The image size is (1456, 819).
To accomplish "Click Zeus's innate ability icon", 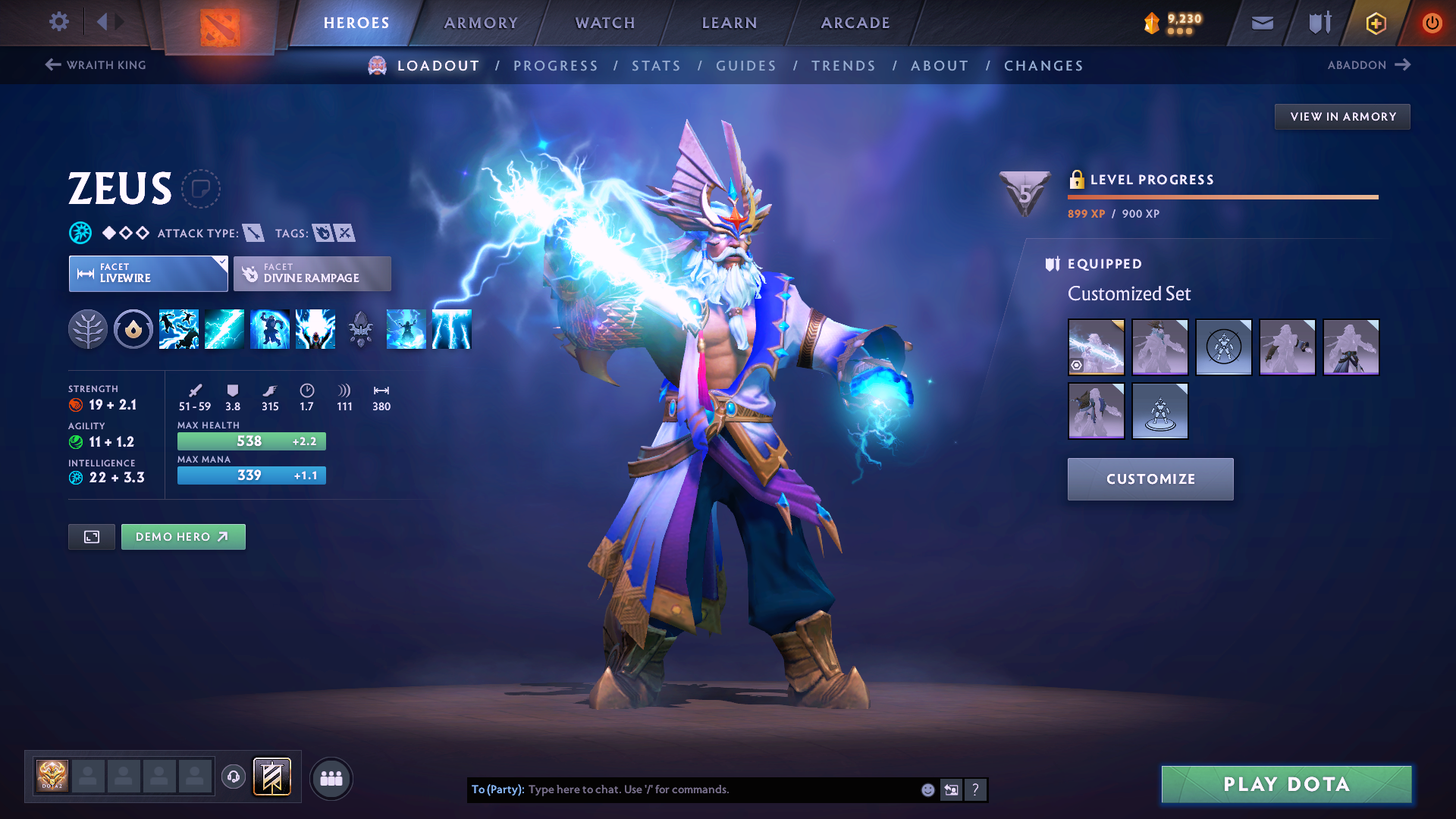I will (133, 329).
